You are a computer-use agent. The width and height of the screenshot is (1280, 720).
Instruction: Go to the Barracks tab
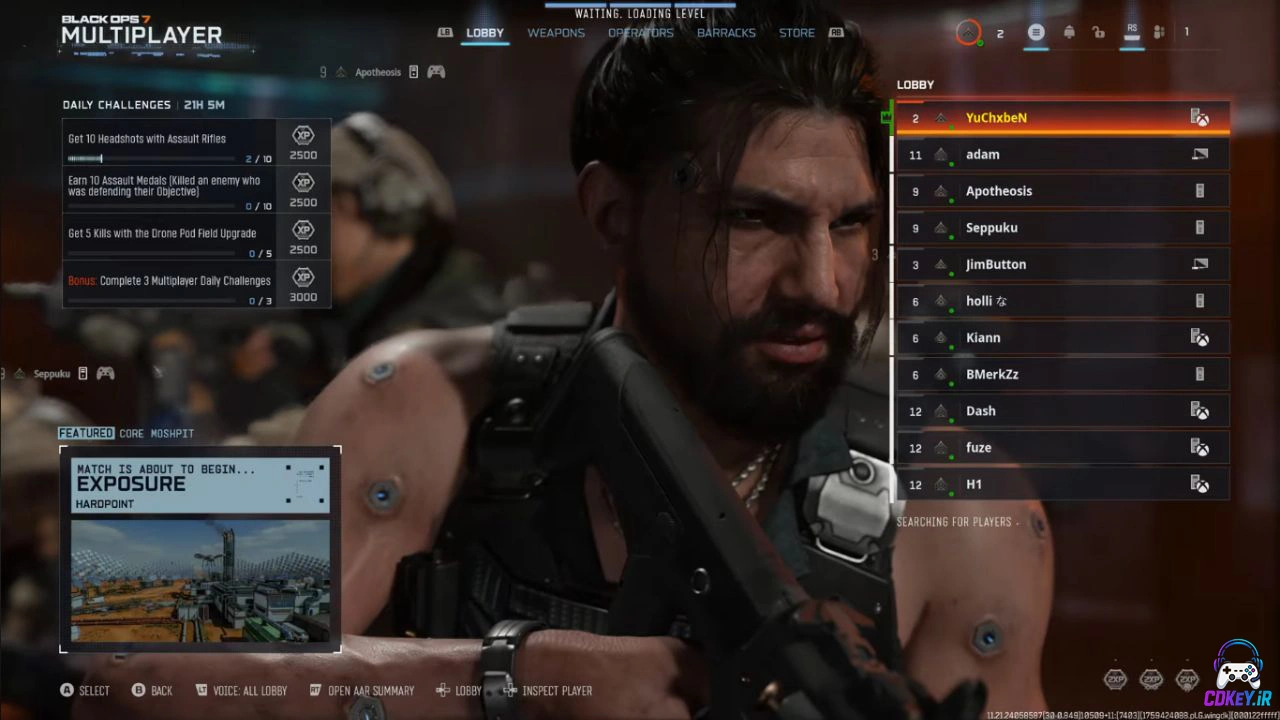coord(726,33)
